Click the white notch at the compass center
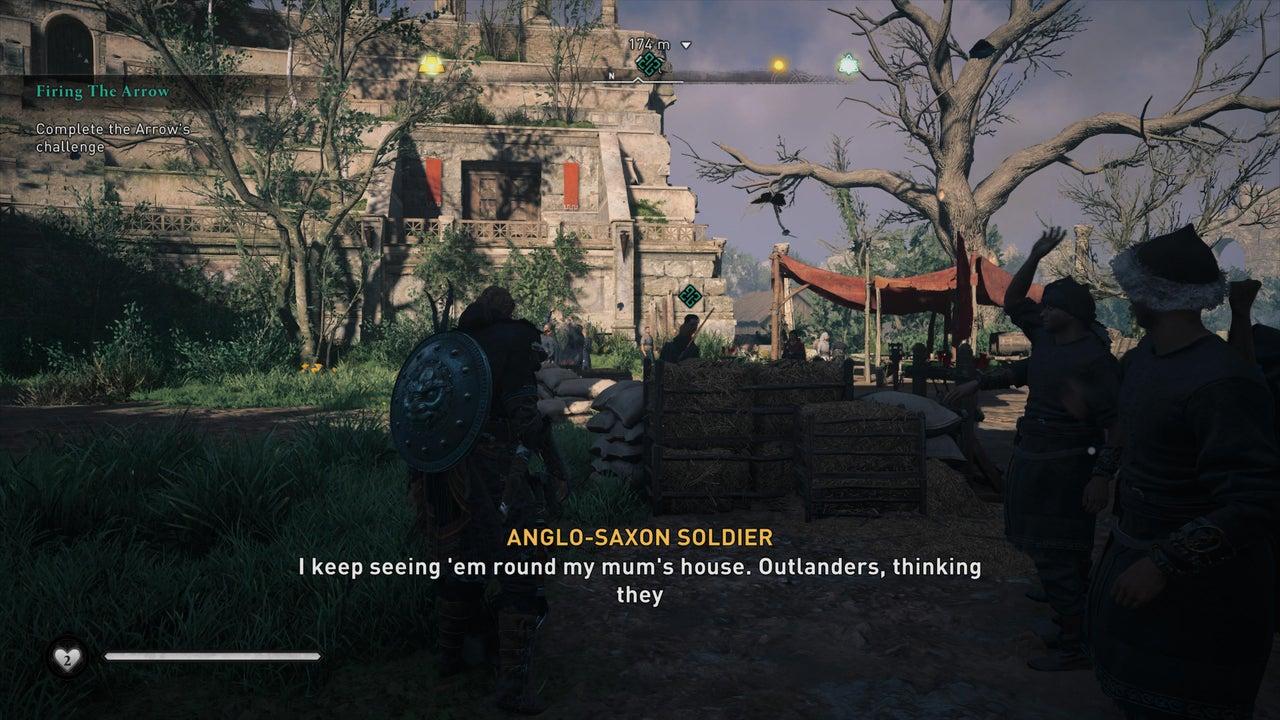 pyautogui.click(x=638, y=79)
